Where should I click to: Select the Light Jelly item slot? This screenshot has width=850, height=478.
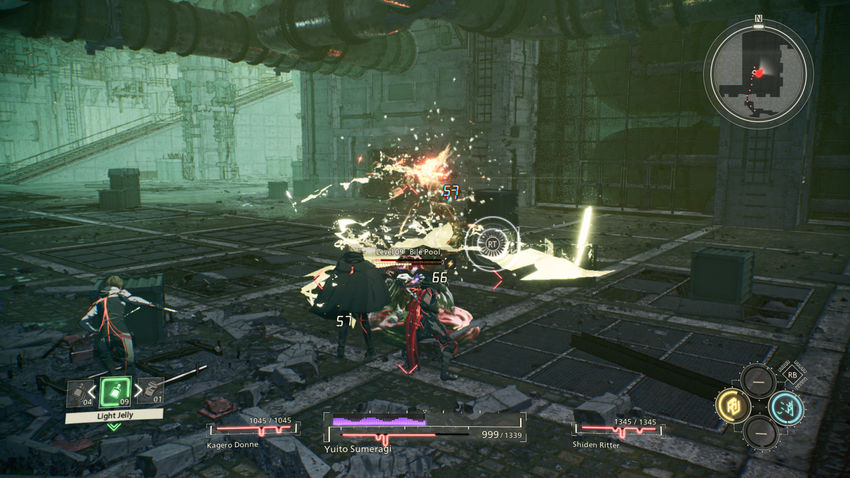click(115, 390)
